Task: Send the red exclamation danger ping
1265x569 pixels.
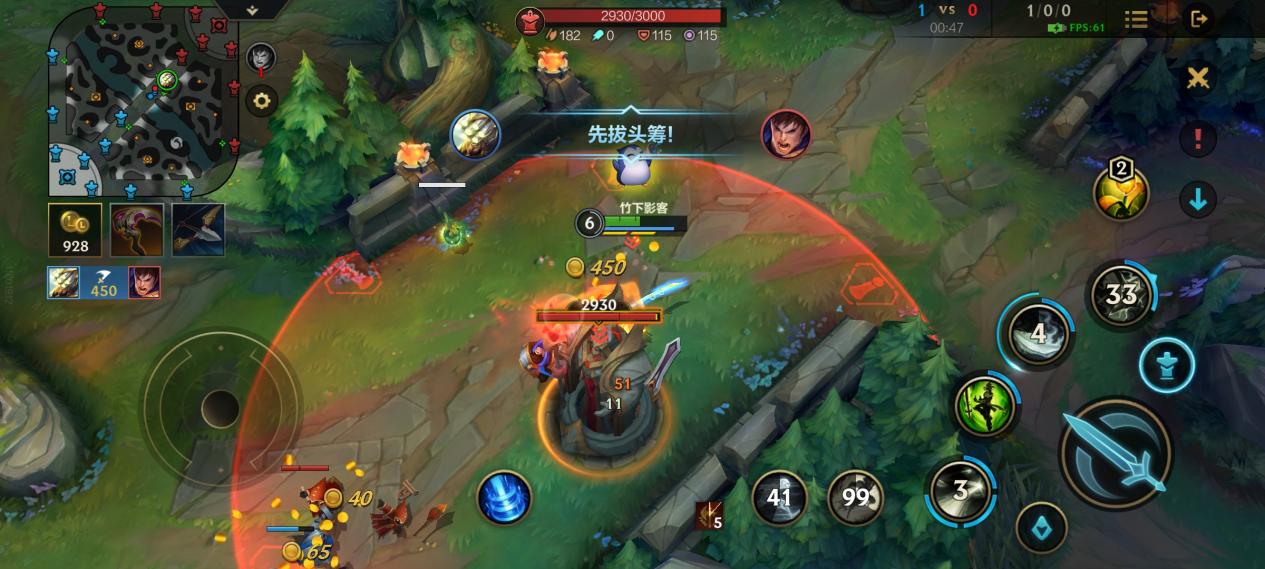Action: coord(1197,138)
